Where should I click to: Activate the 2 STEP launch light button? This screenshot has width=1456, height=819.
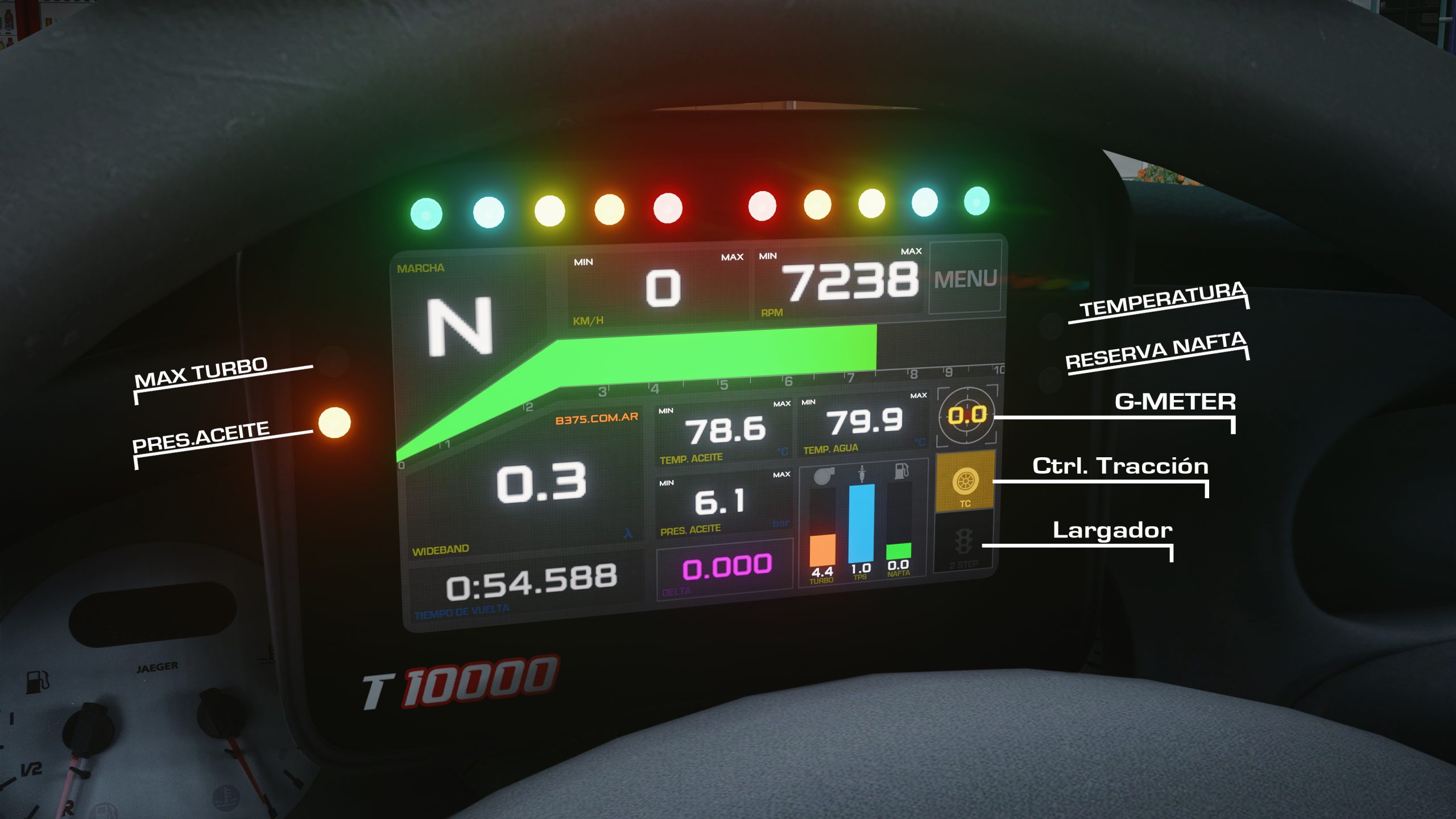(x=964, y=544)
